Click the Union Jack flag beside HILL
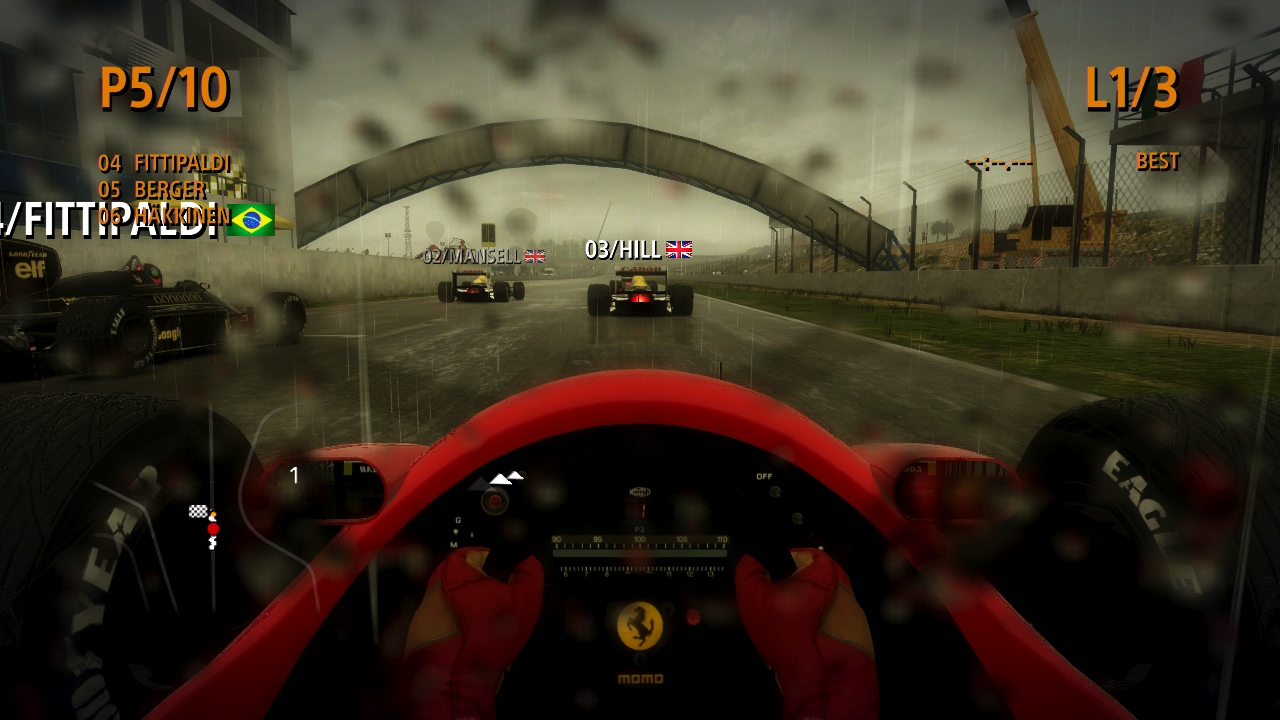The height and width of the screenshot is (720, 1280). 680,249
